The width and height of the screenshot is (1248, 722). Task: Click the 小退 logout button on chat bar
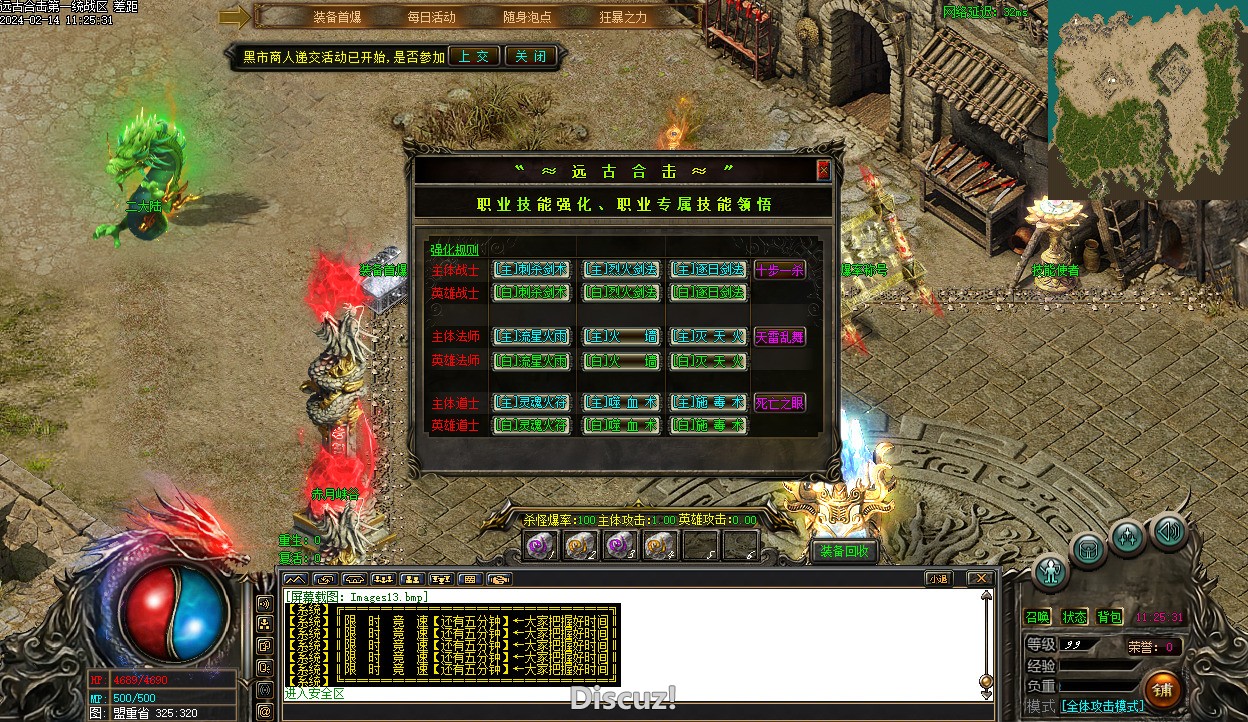(x=938, y=578)
